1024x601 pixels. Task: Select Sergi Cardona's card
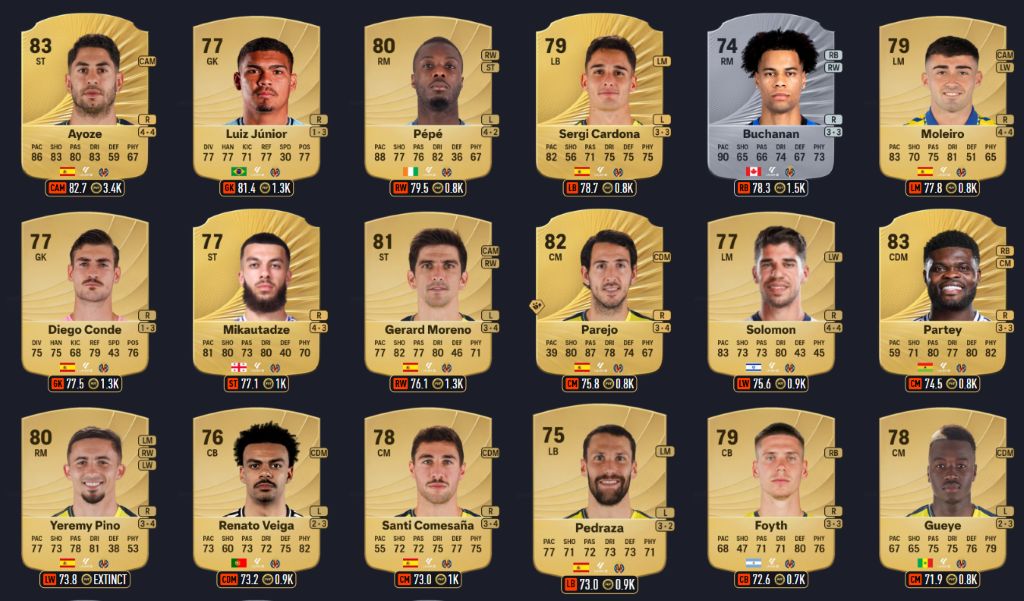600,98
